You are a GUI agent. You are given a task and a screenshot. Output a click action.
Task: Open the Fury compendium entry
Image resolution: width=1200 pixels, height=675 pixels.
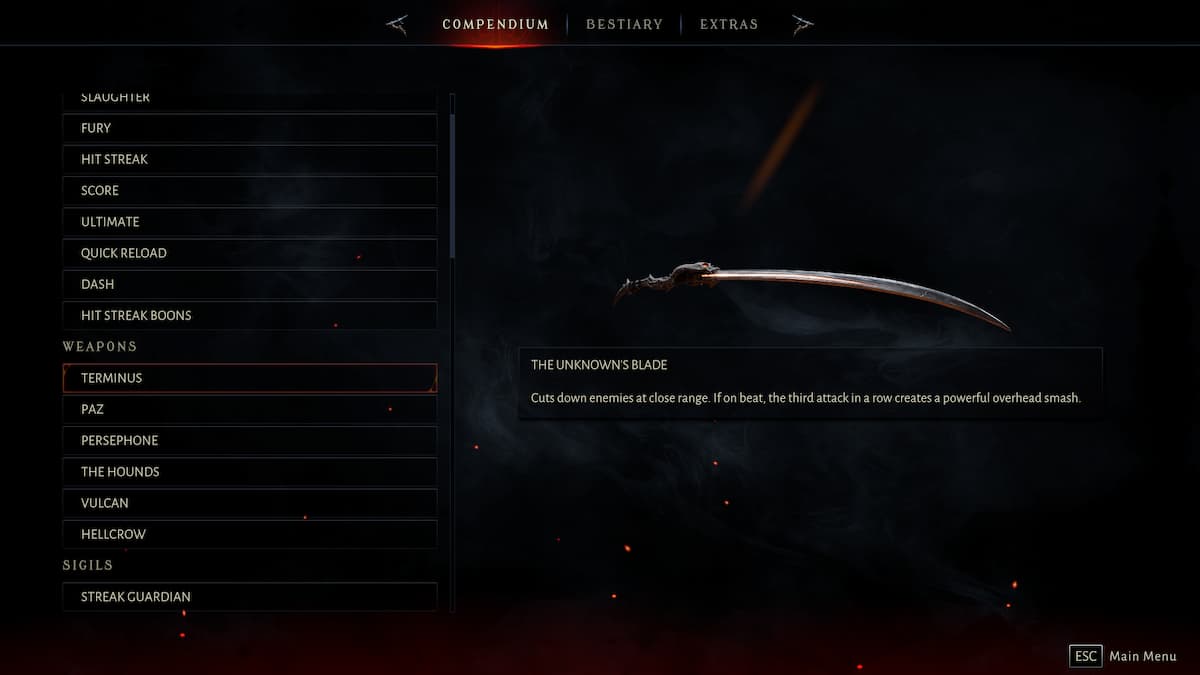point(249,128)
